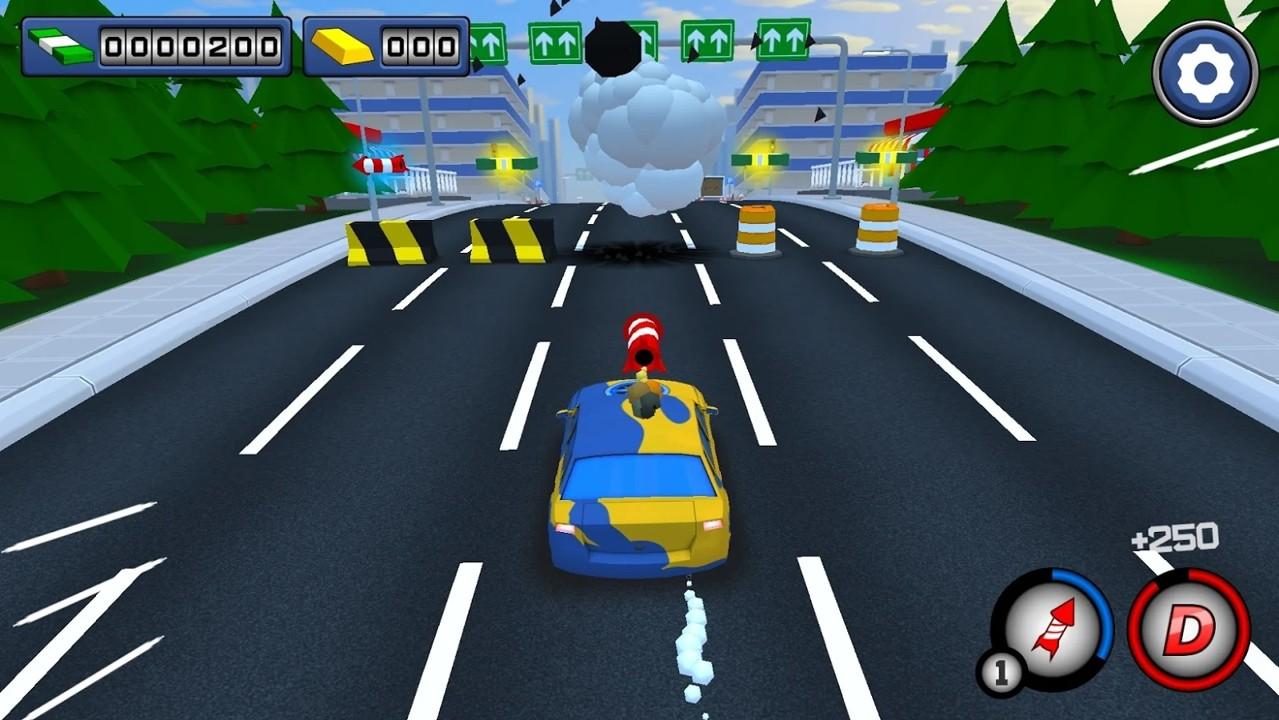Open the settings gear menu
Image resolution: width=1279 pixels, height=720 pixels.
click(1205, 72)
